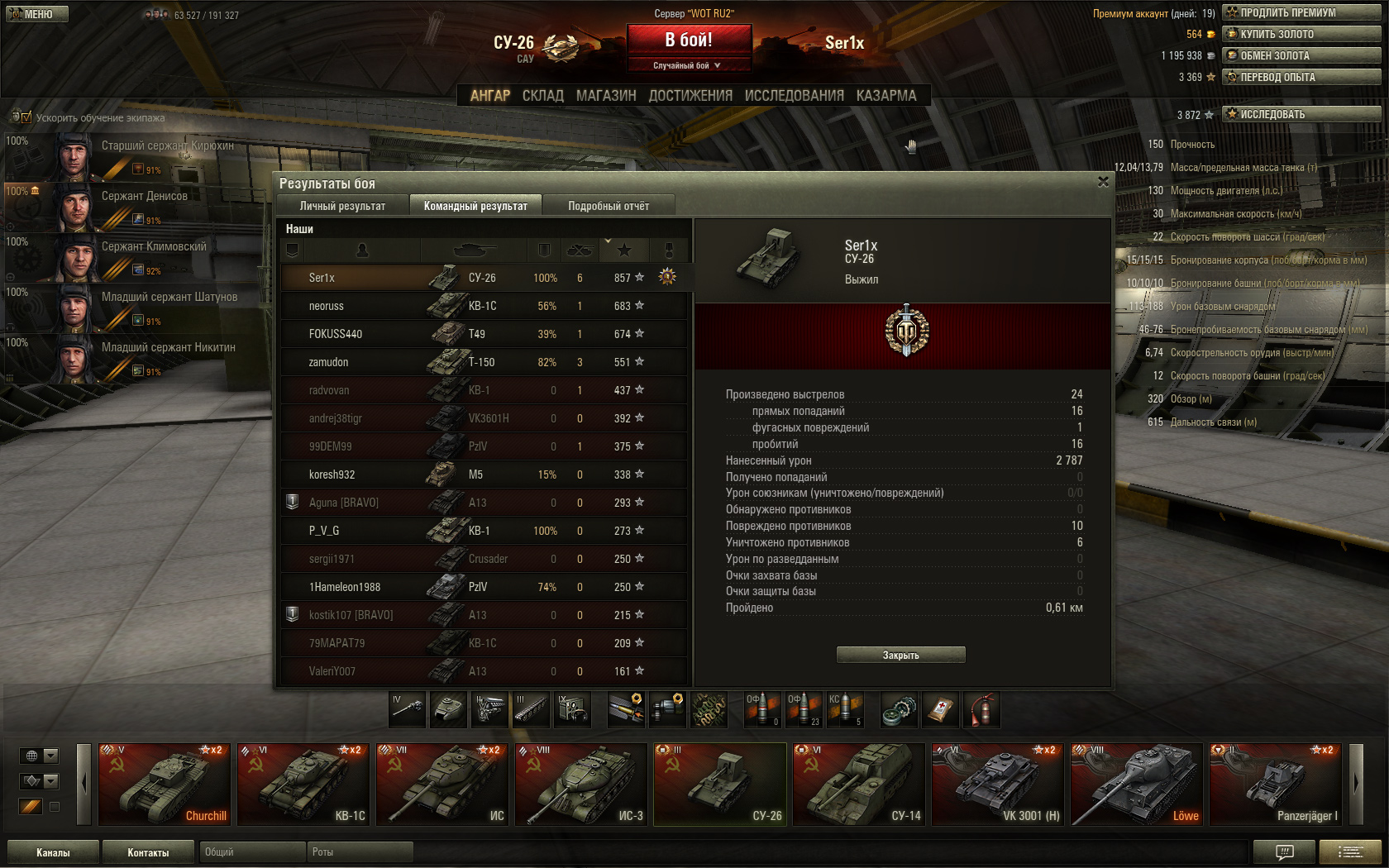The height and width of the screenshot is (868, 1389).
Task: Open the Каналы chat channels button
Action: pyautogui.click(x=53, y=852)
